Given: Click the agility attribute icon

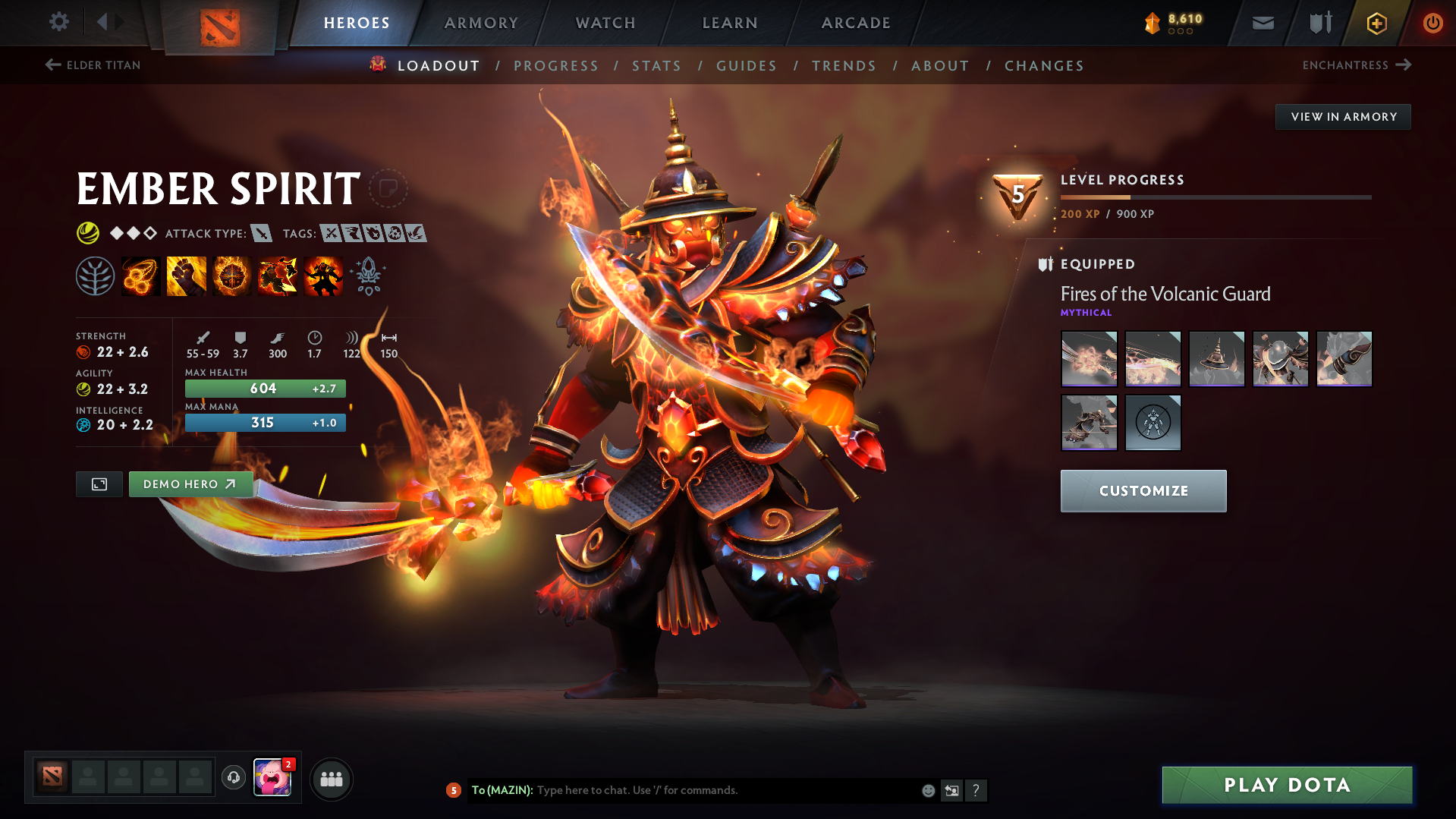Looking at the screenshot, I should click(x=82, y=389).
